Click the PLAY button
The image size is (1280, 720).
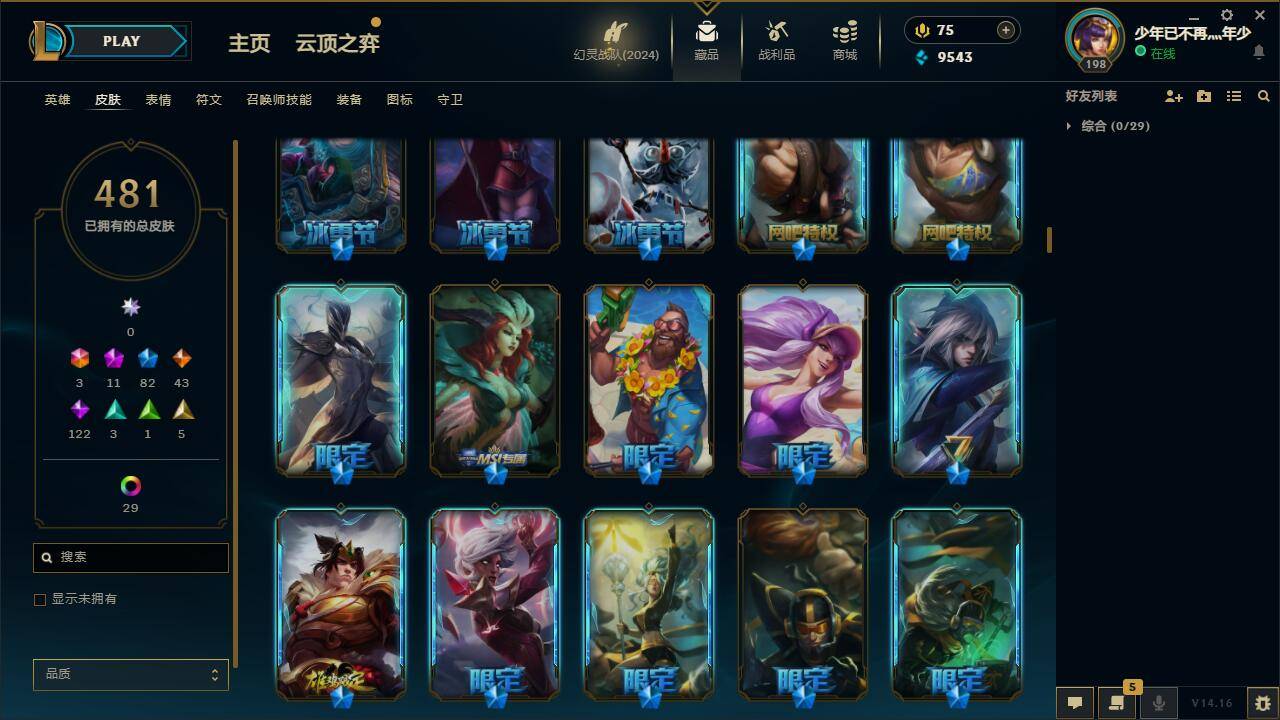121,41
